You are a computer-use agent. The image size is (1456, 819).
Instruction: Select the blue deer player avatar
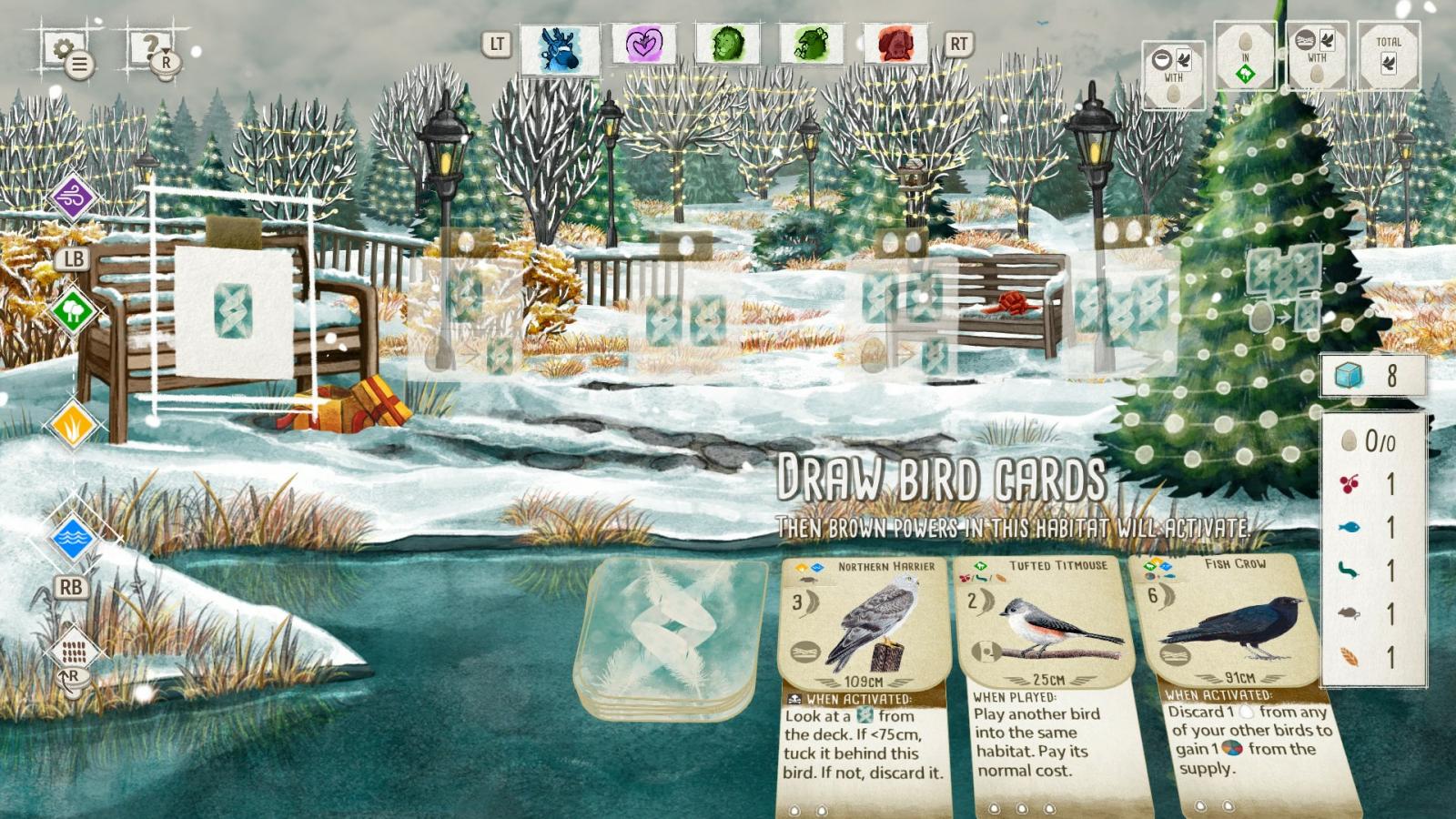pyautogui.click(x=560, y=47)
